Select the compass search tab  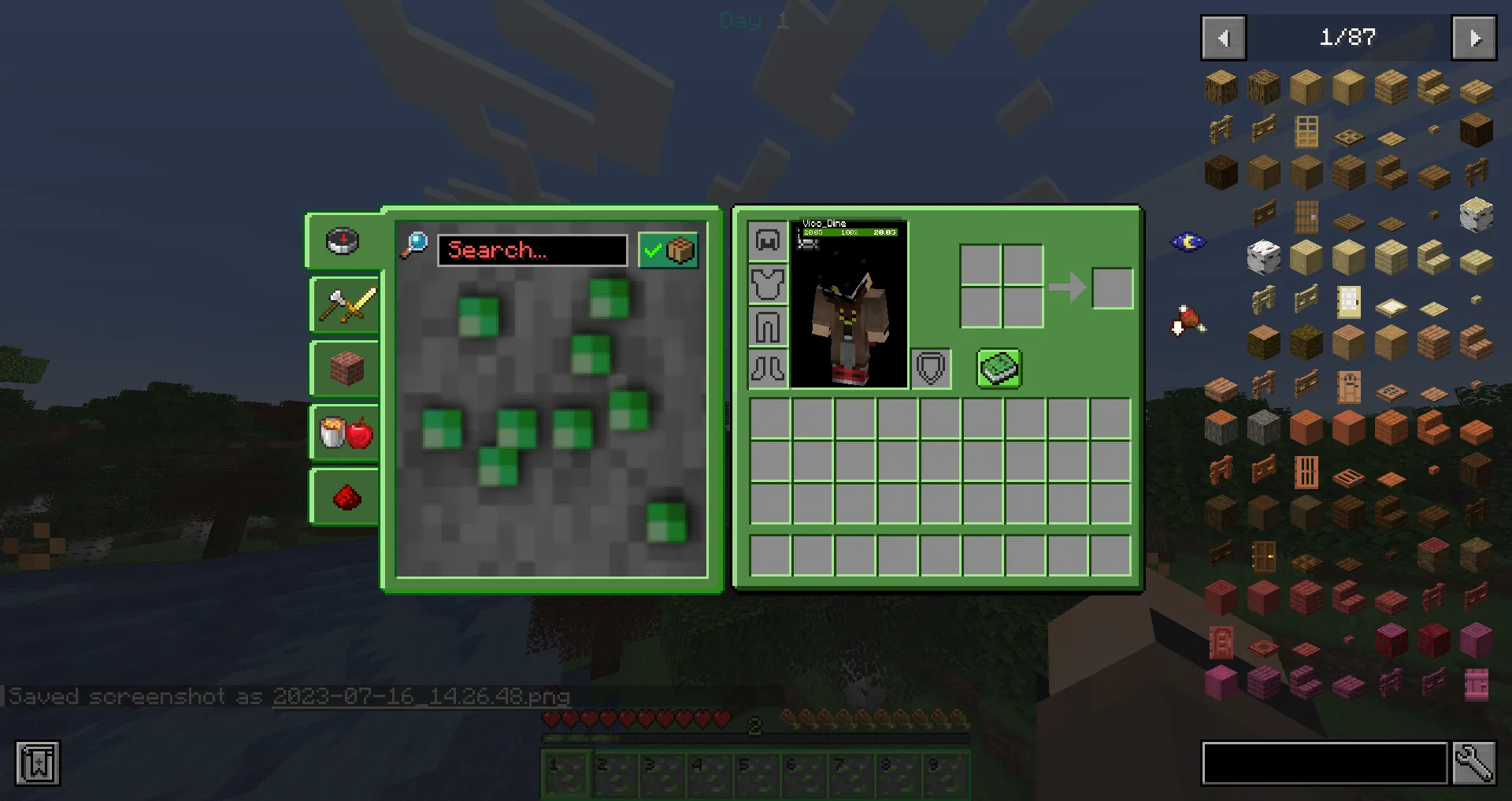[x=343, y=242]
